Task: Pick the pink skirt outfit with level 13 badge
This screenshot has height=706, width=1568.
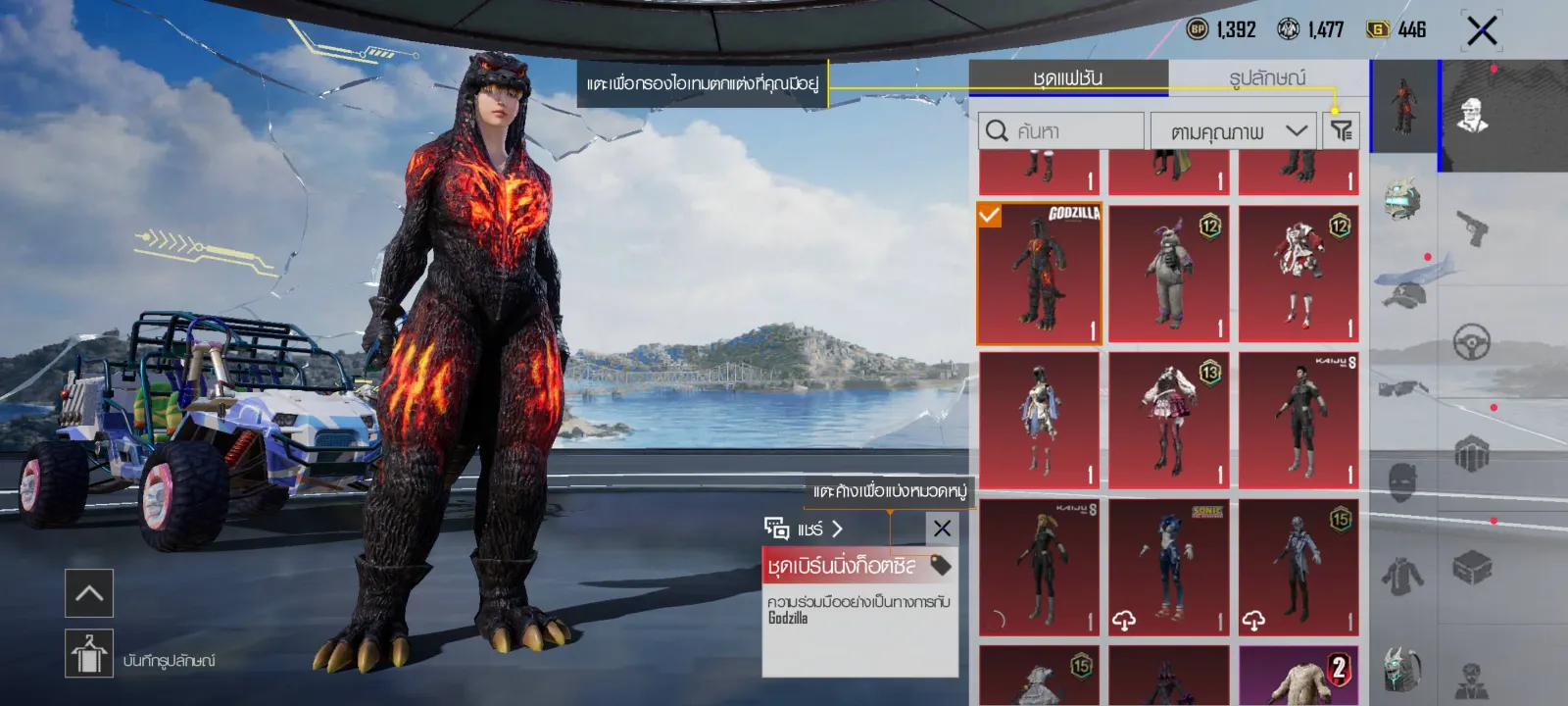Action: (1169, 421)
